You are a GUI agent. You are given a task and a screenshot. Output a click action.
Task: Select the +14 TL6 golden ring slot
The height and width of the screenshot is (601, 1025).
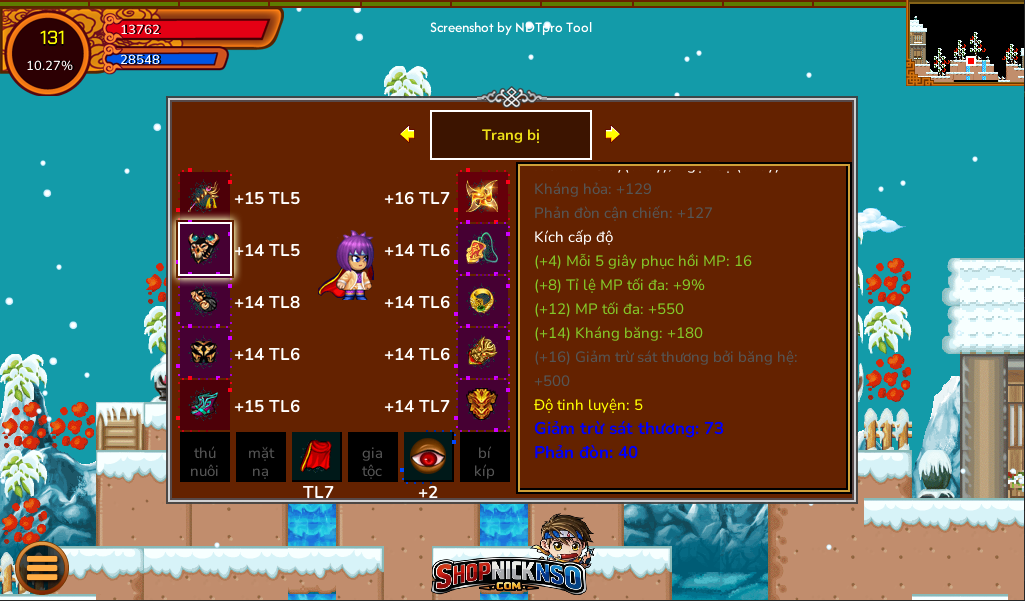click(x=484, y=302)
